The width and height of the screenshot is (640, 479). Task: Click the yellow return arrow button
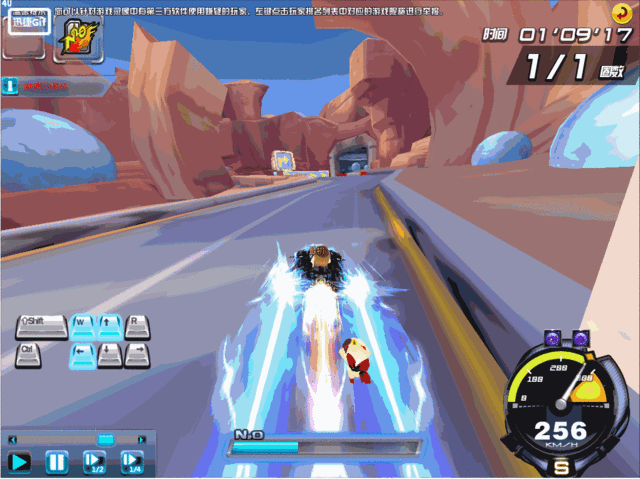tap(622, 12)
